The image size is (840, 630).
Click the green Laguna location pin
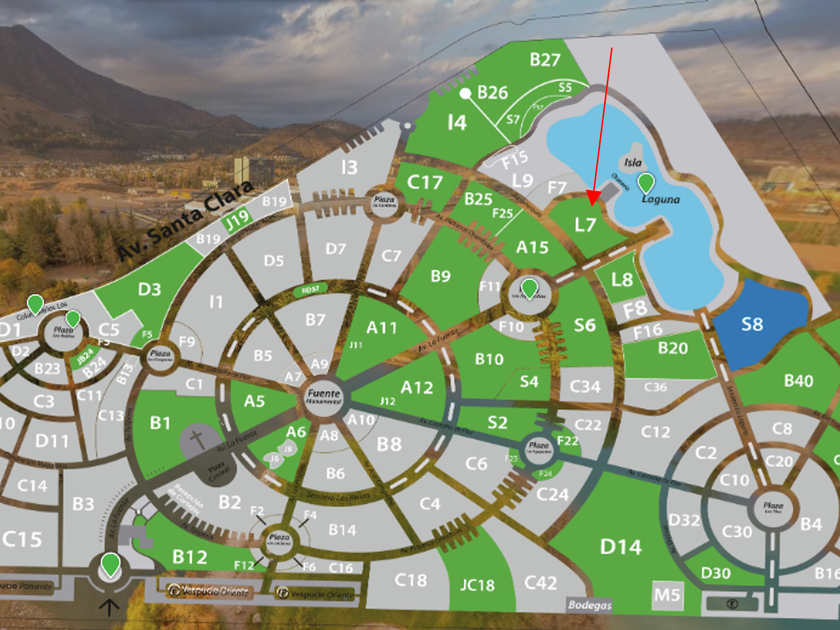click(x=647, y=183)
